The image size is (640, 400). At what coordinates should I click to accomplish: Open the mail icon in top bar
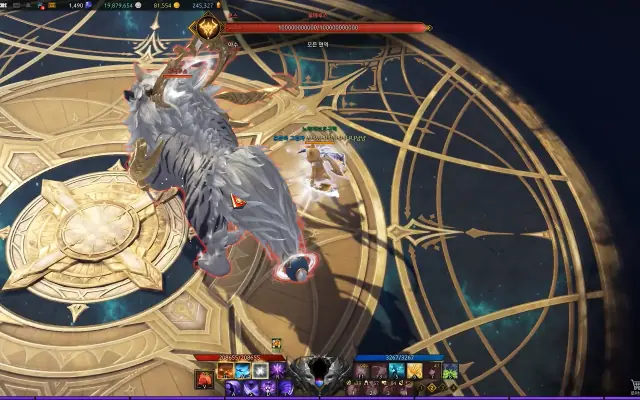click(x=18, y=5)
